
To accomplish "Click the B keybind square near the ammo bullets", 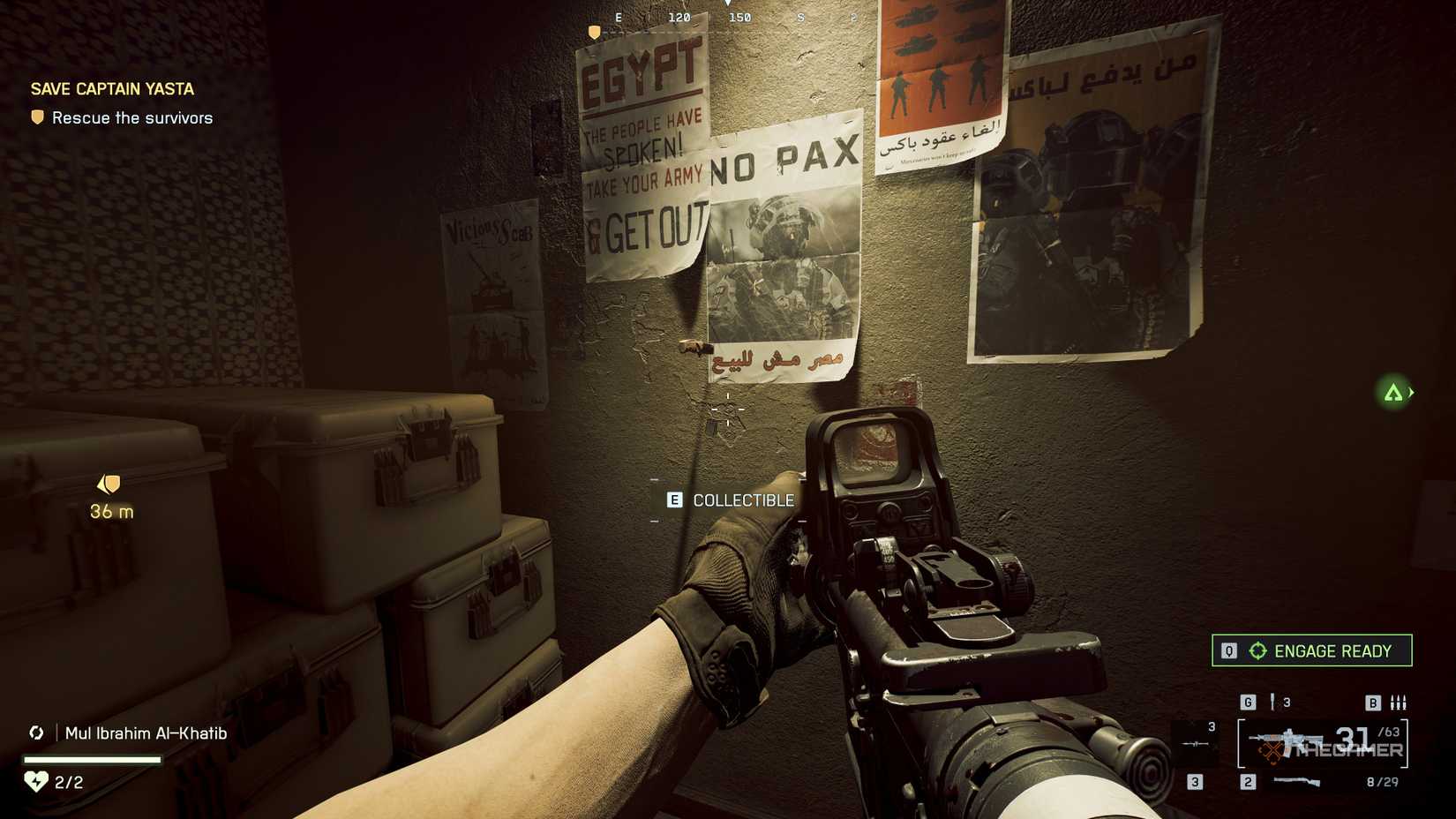I will [x=1374, y=702].
